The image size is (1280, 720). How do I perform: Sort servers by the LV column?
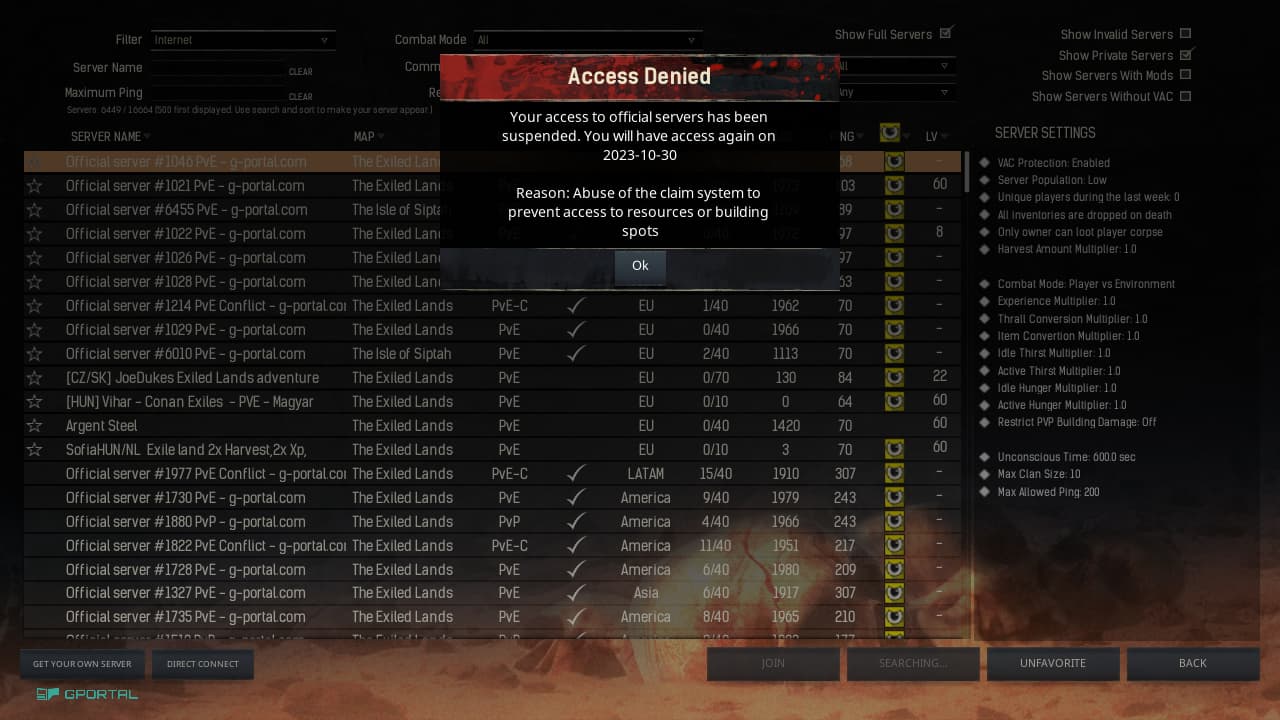(x=933, y=136)
